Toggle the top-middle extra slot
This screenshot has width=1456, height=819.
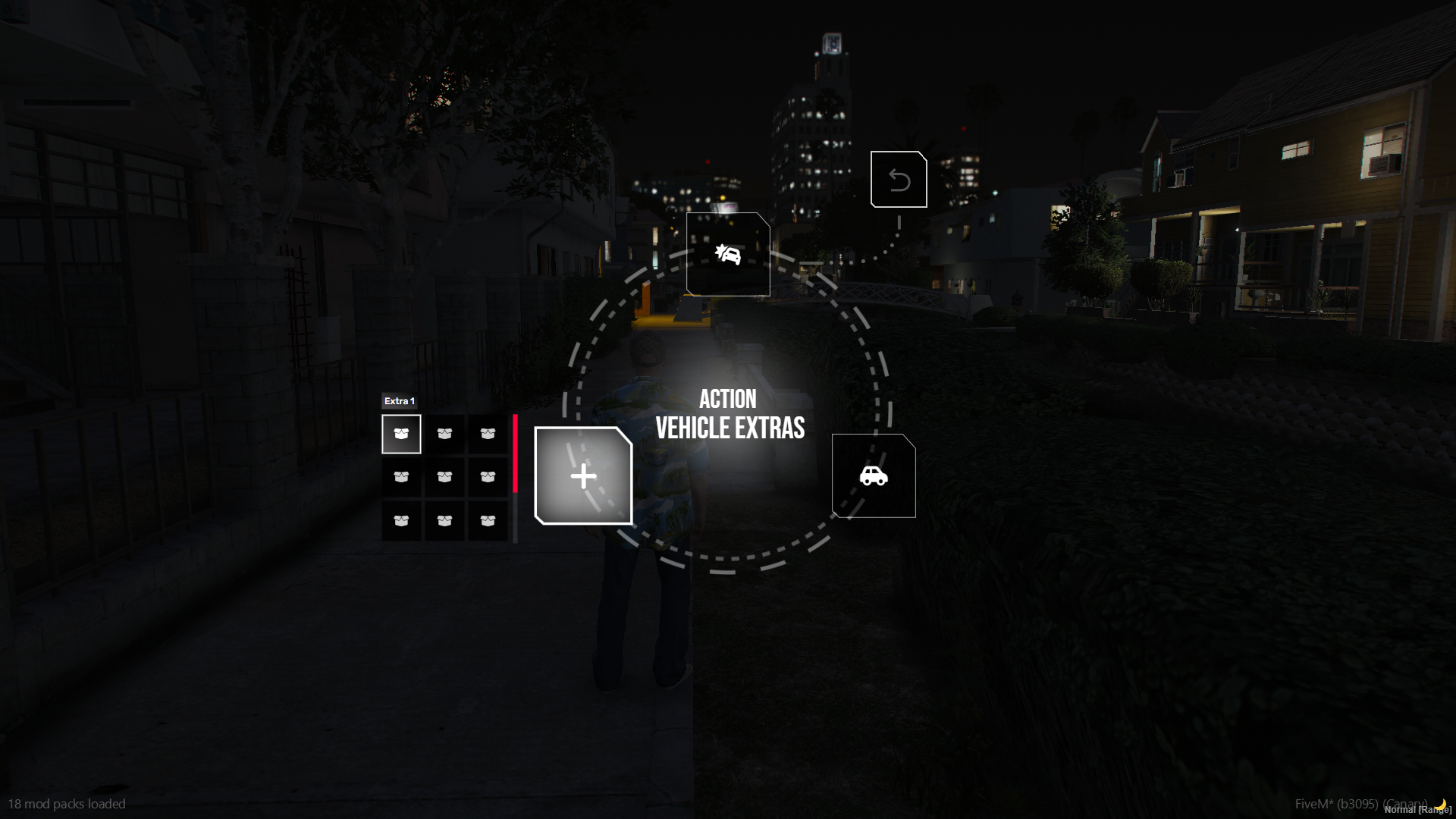(x=444, y=433)
